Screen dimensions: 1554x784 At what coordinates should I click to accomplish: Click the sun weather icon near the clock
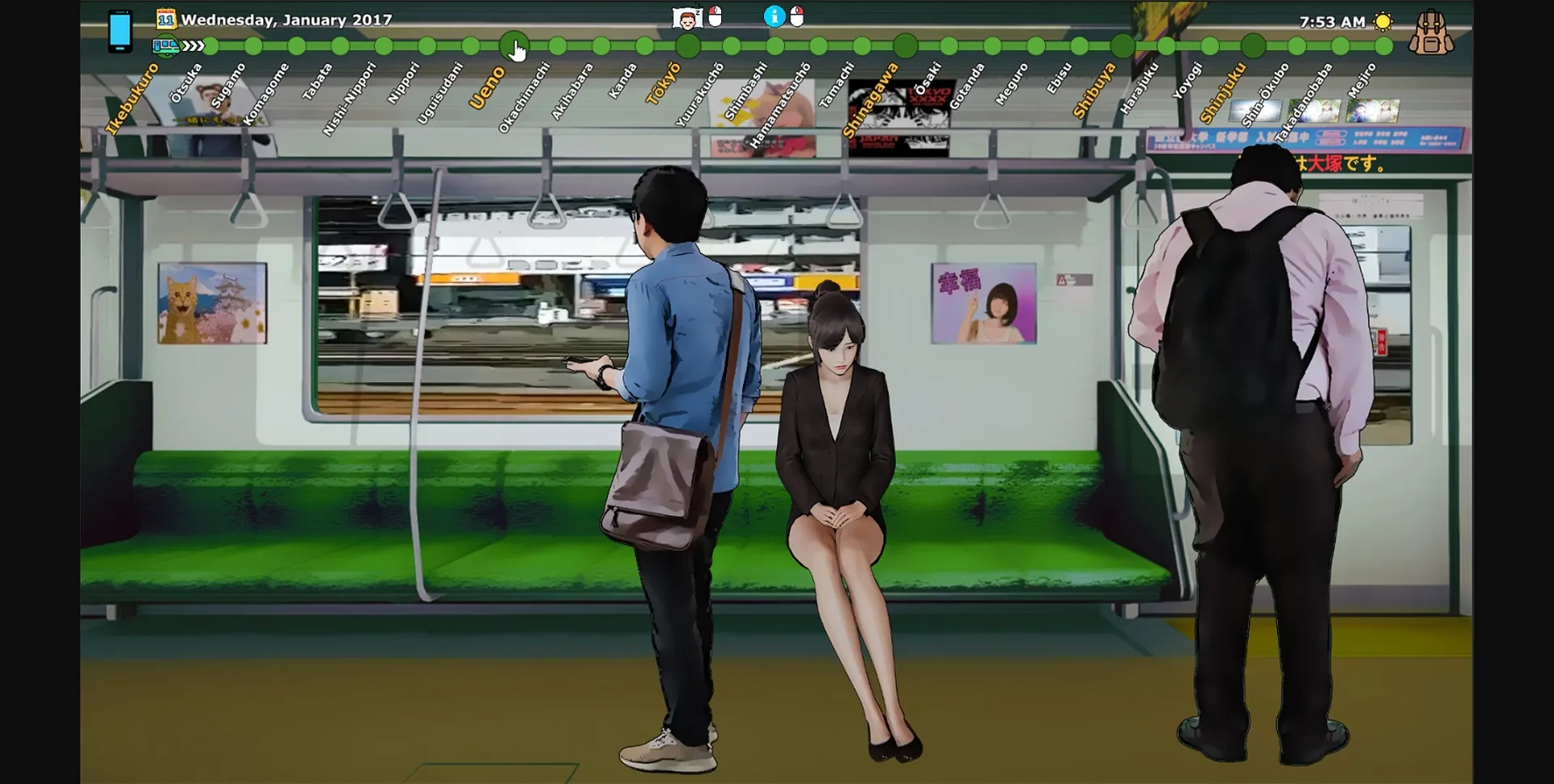coord(1382,21)
